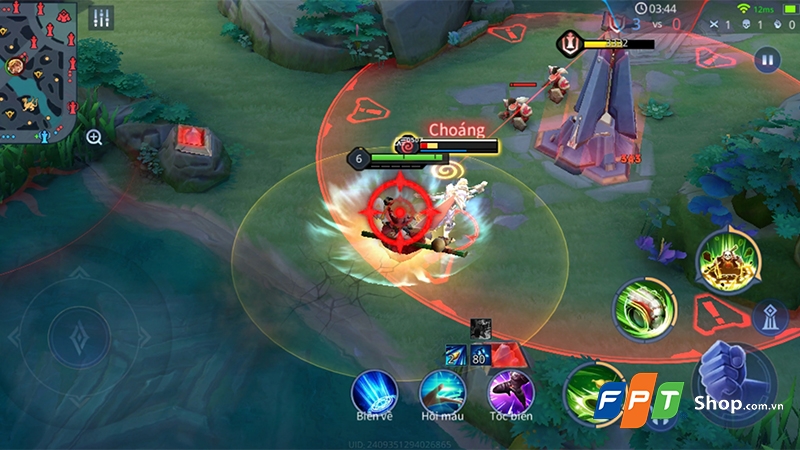Open the slider-bars settings panel by the minimap

coord(101,18)
